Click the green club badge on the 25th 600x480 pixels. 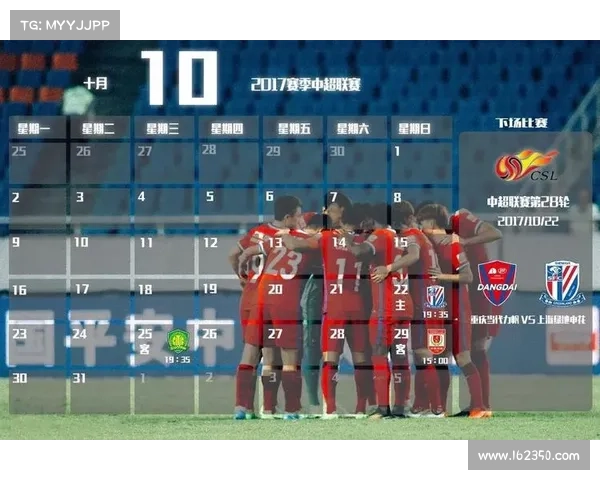tap(177, 339)
